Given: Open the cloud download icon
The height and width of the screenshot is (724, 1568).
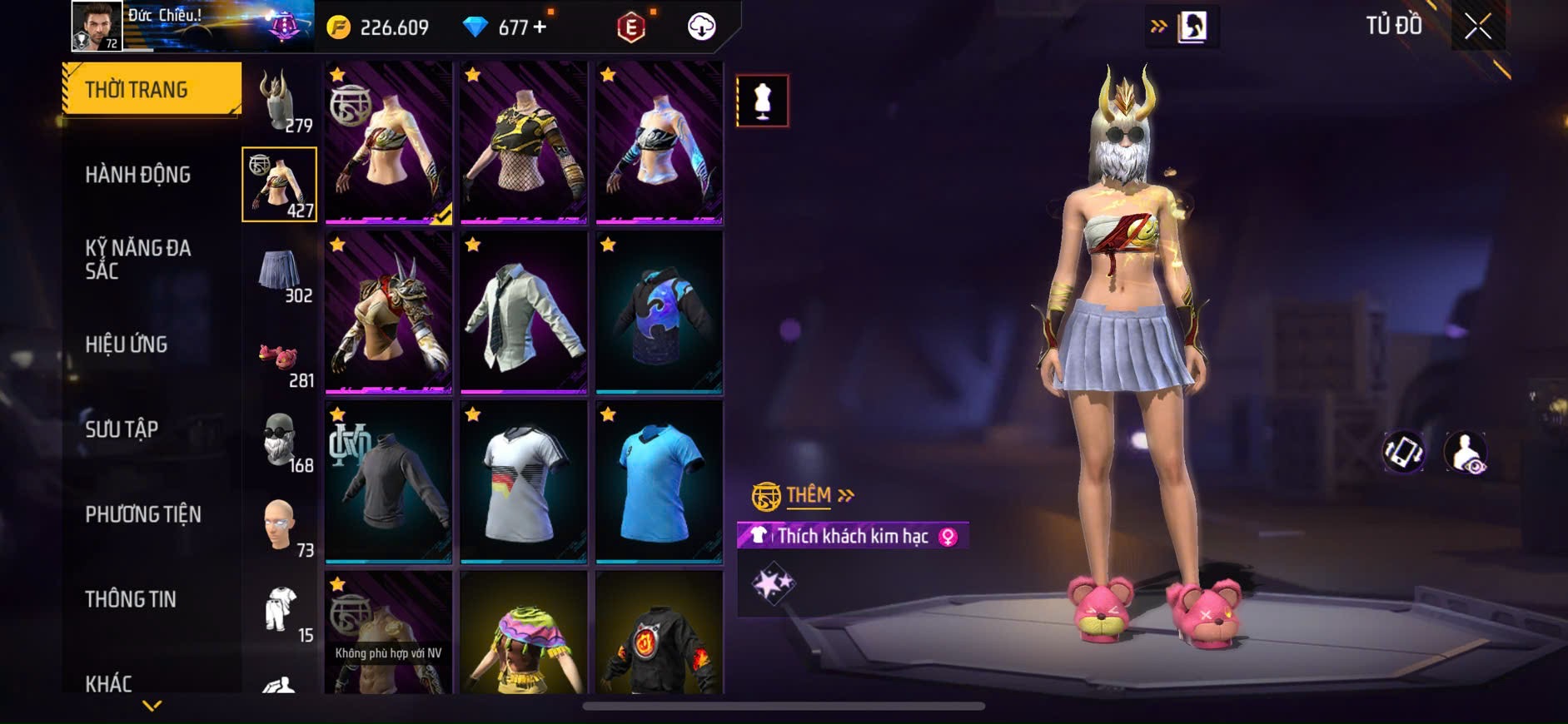Looking at the screenshot, I should point(702,27).
